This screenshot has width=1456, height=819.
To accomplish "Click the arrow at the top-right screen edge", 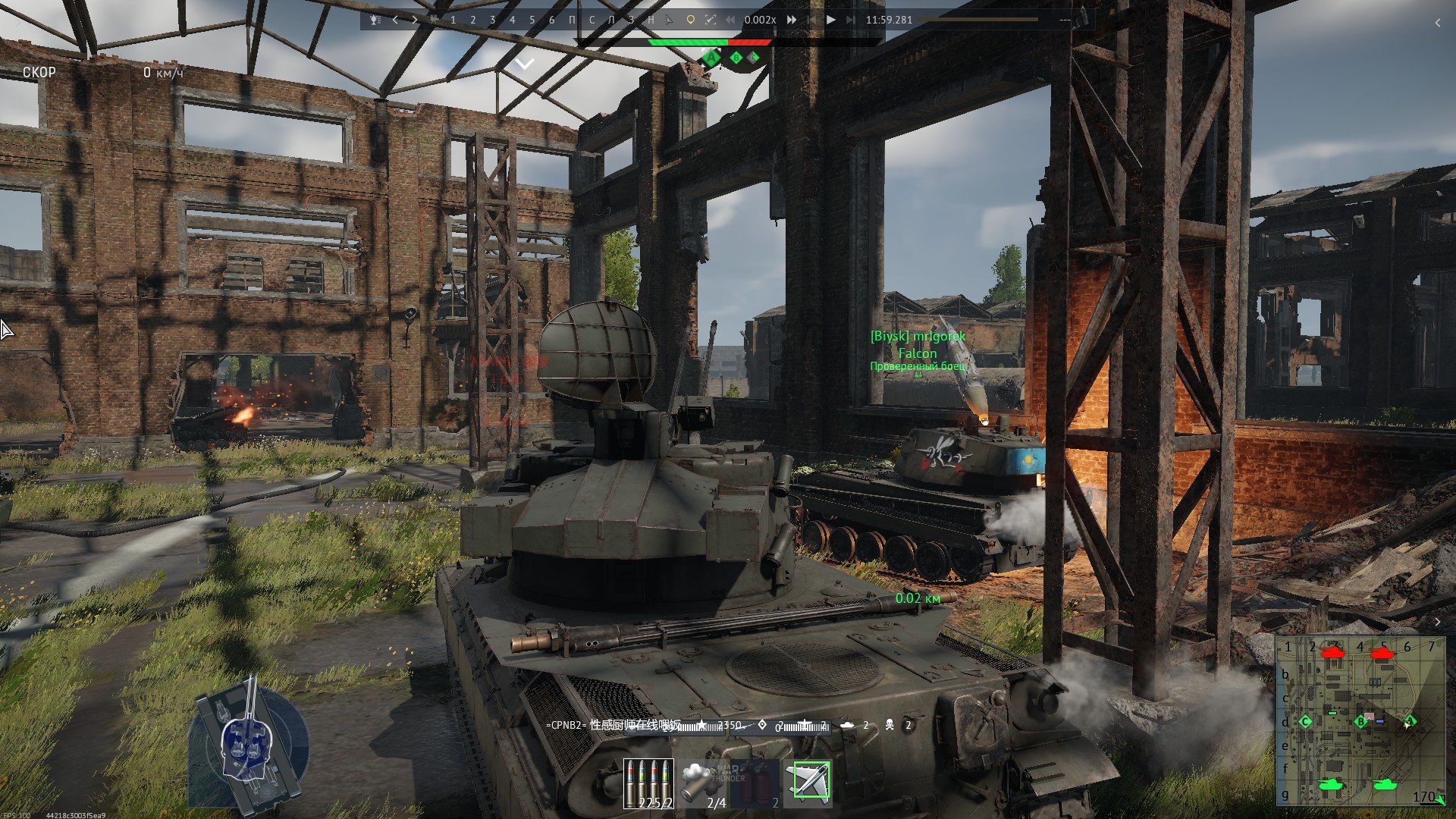I will (1438, 23).
